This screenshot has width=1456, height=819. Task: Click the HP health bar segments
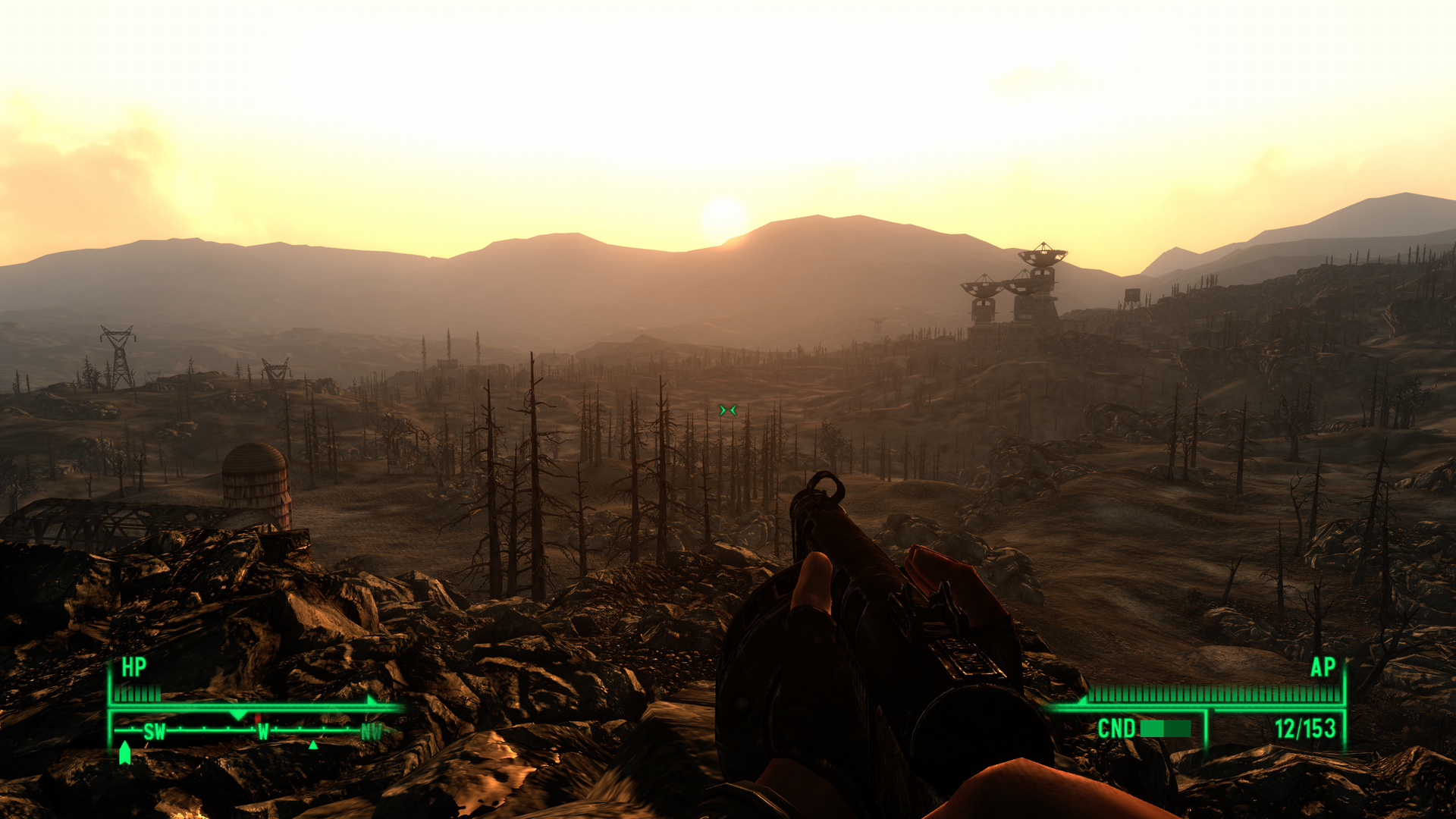tap(136, 691)
